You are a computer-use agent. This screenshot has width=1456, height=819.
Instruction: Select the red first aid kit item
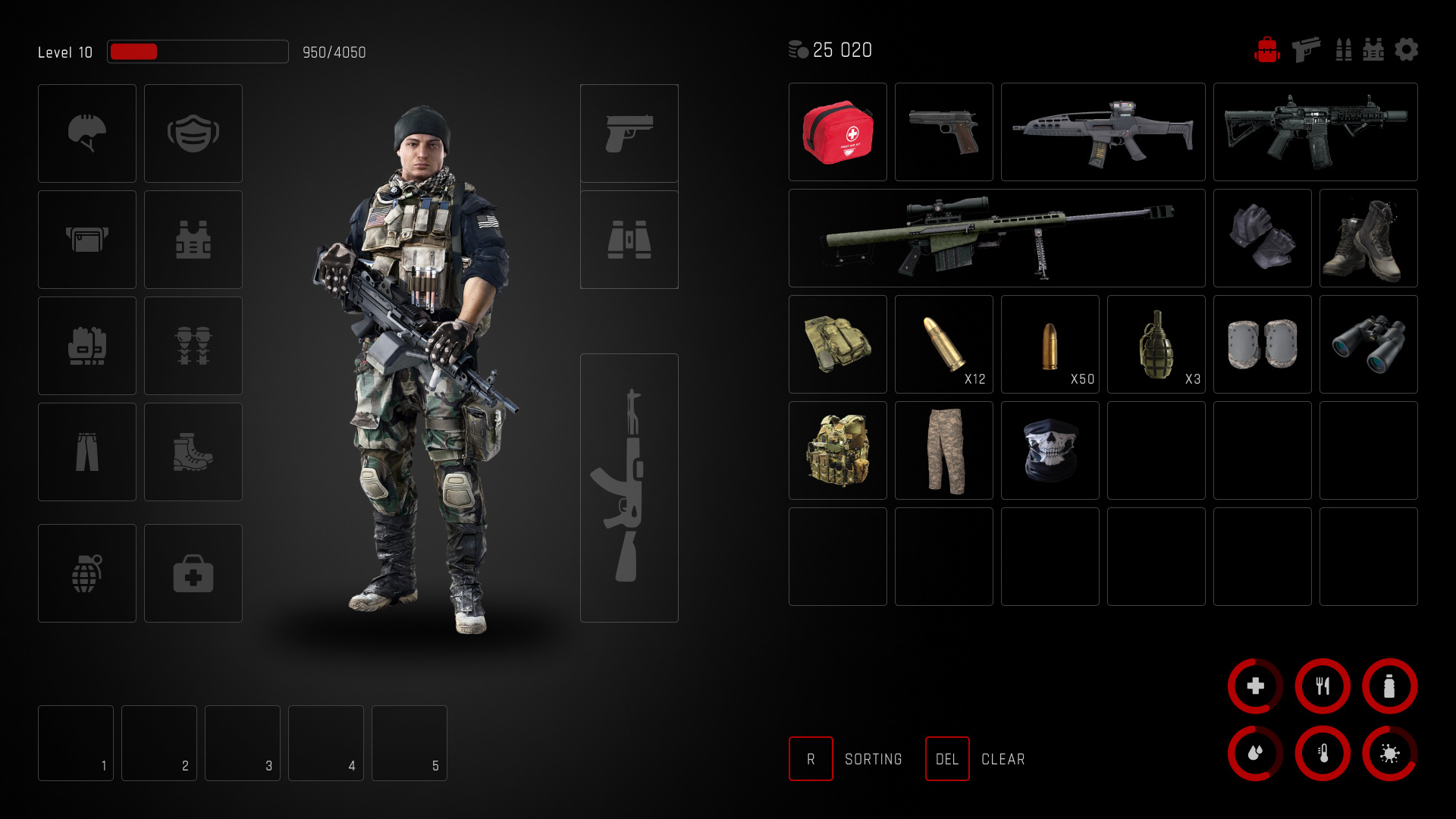coord(837,132)
